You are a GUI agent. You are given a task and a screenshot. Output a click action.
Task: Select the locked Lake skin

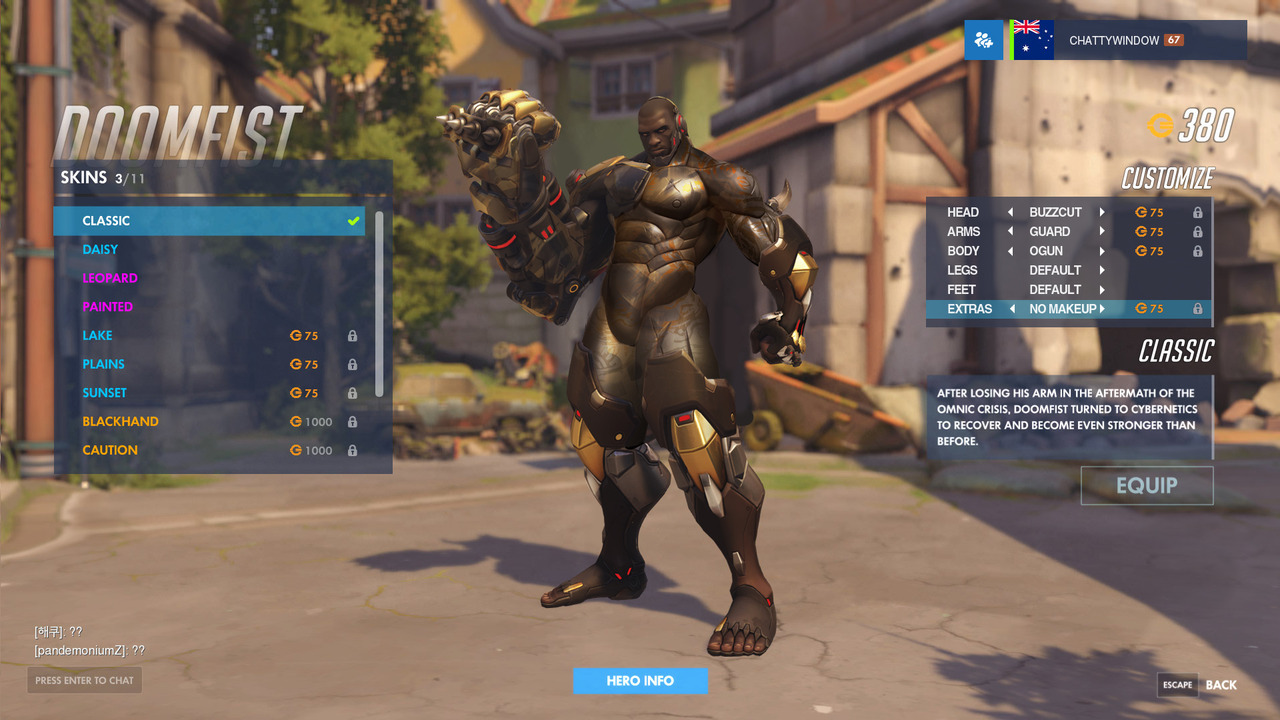tap(208, 336)
